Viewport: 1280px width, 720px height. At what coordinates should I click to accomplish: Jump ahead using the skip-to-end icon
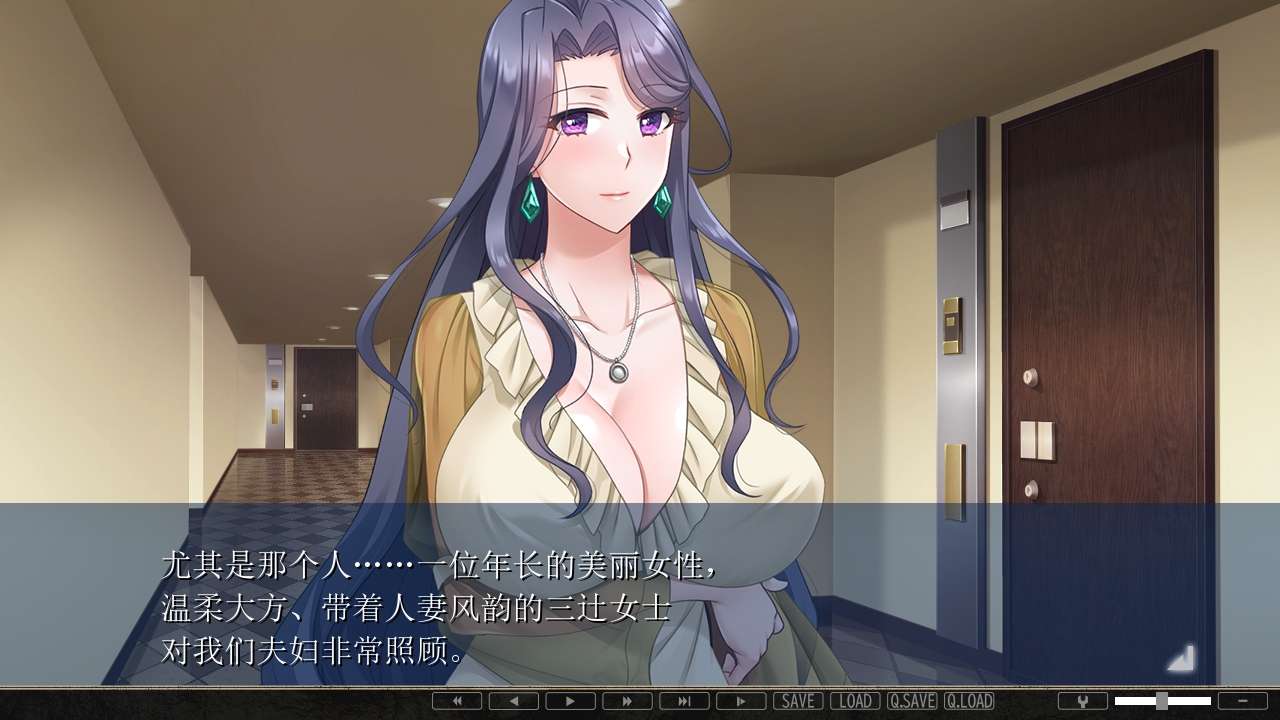(x=683, y=701)
